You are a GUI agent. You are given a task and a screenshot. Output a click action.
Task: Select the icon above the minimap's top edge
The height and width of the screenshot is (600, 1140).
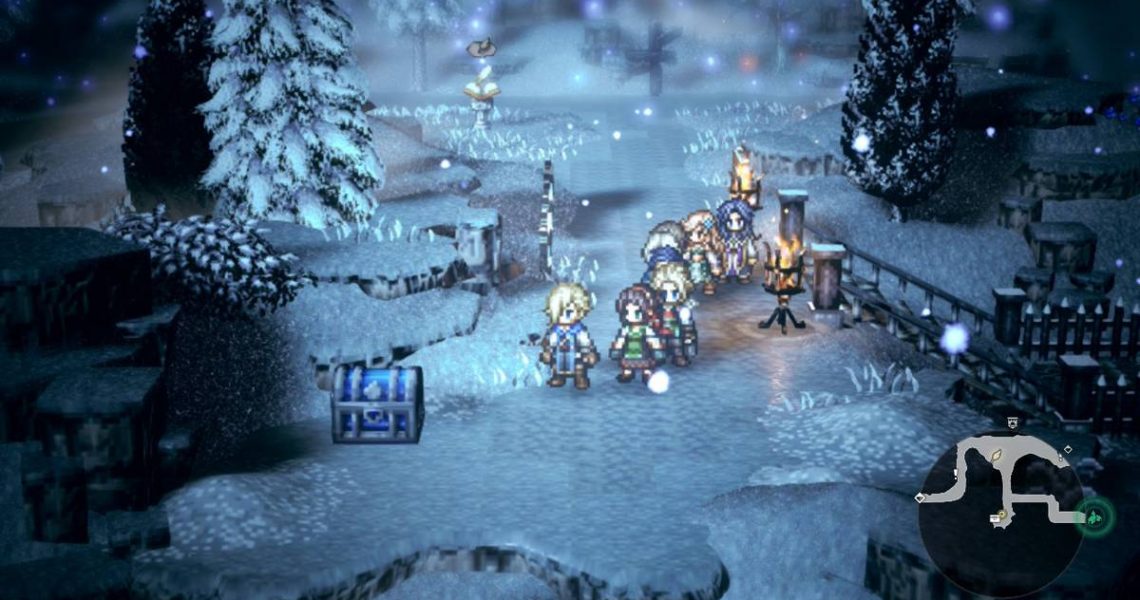click(1012, 423)
